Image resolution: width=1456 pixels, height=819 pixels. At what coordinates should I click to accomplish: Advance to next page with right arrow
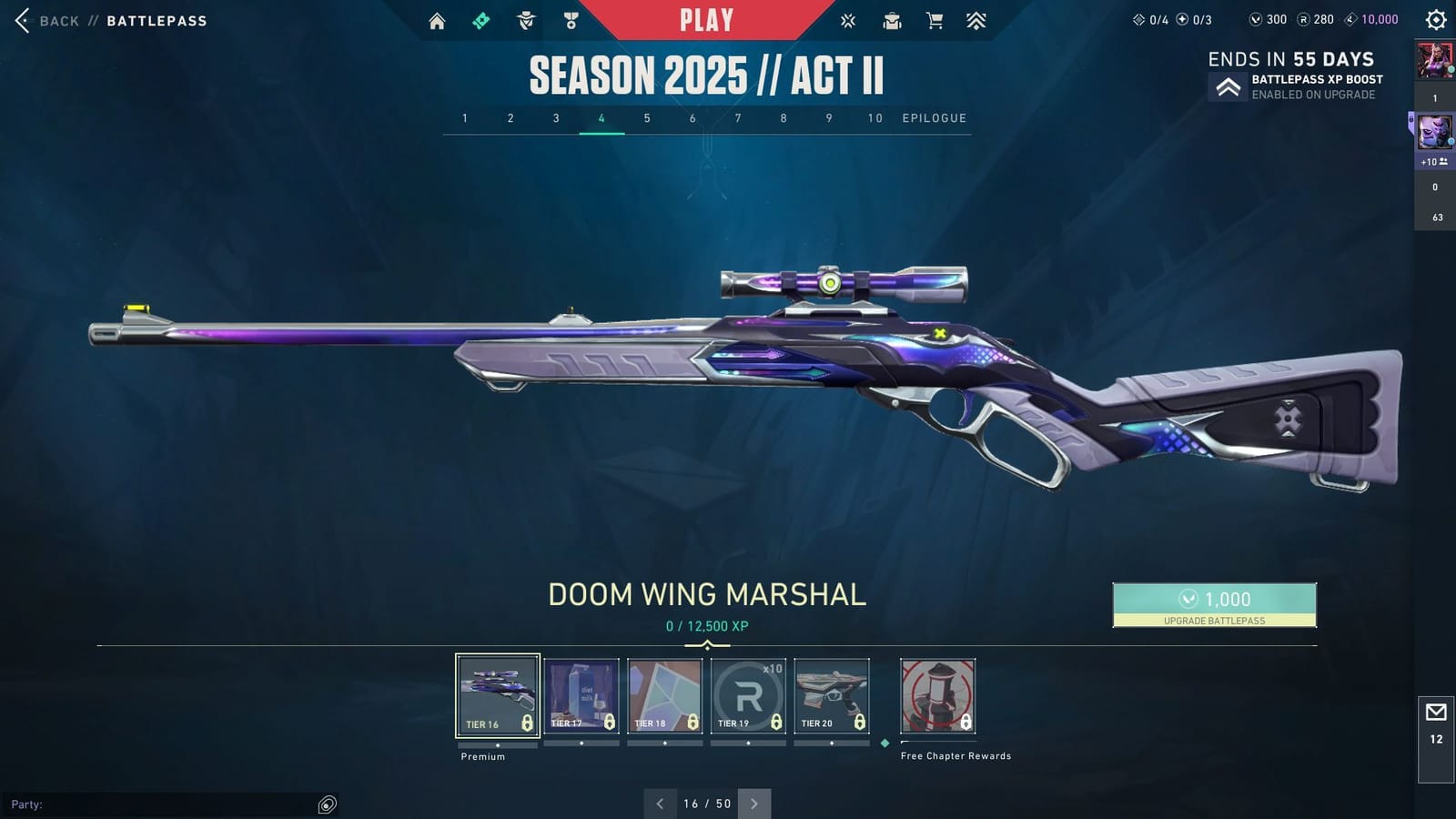click(754, 804)
